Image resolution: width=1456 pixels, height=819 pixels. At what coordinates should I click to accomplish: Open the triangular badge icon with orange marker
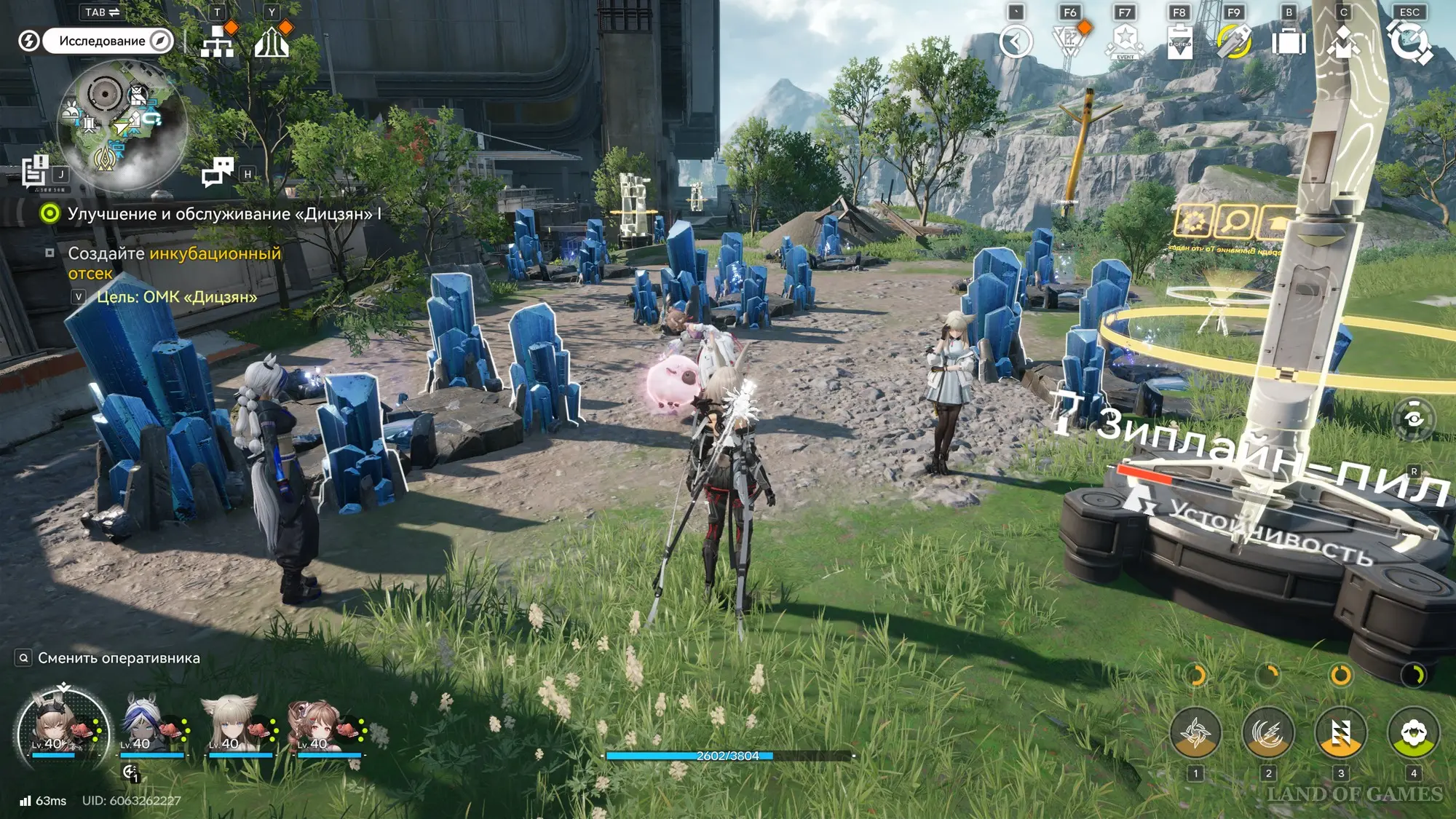click(x=1069, y=41)
